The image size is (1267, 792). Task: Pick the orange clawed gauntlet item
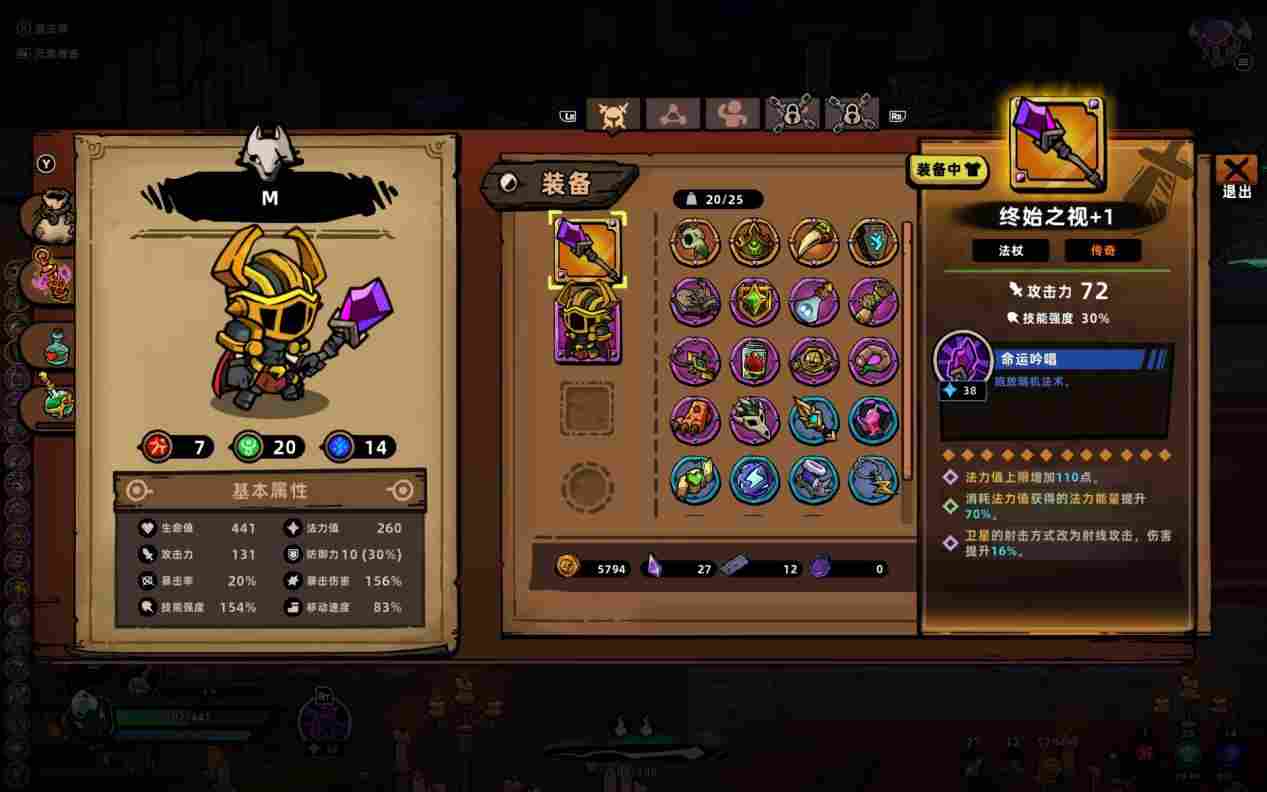point(694,420)
